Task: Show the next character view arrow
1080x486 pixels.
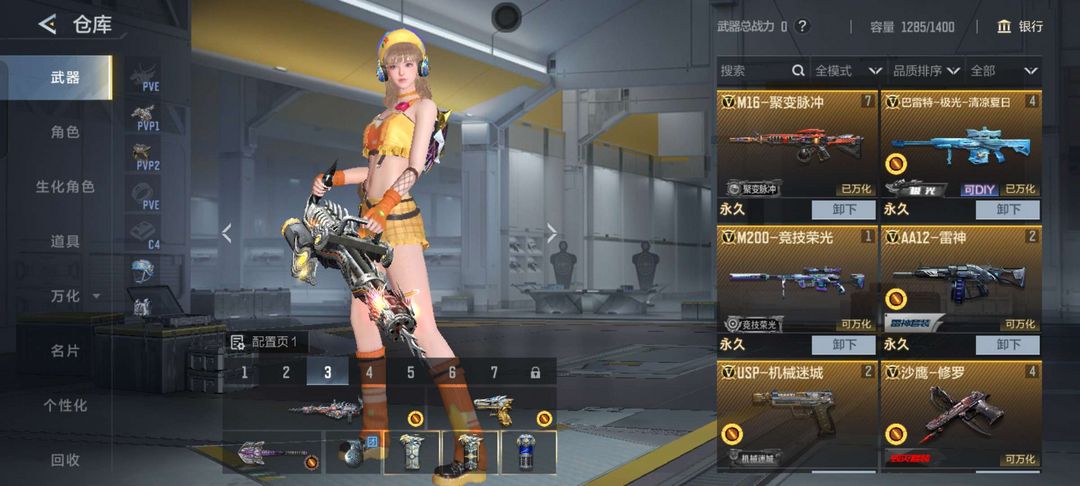Action: 552,233
